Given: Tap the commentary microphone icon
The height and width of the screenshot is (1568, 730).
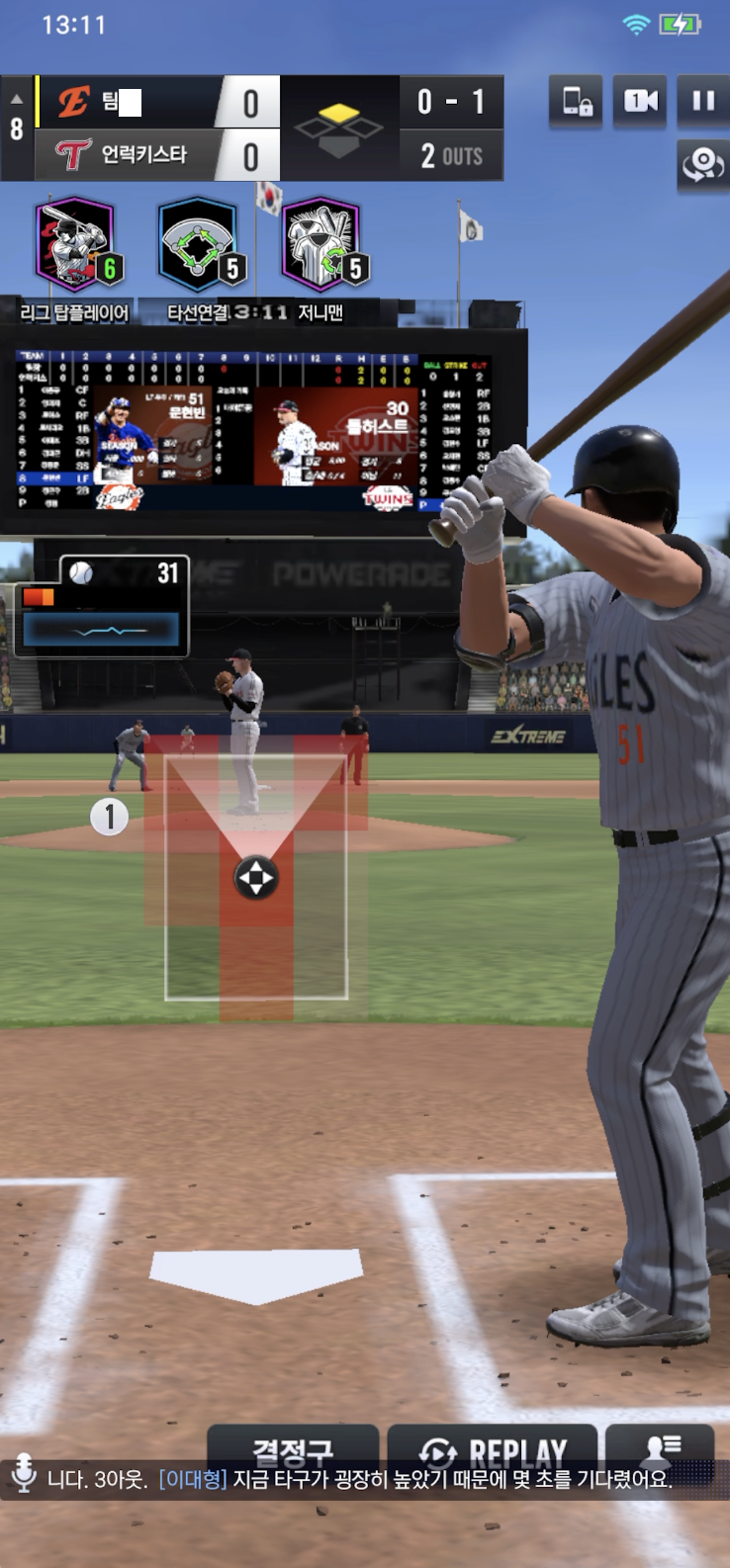Looking at the screenshot, I should [24, 1476].
